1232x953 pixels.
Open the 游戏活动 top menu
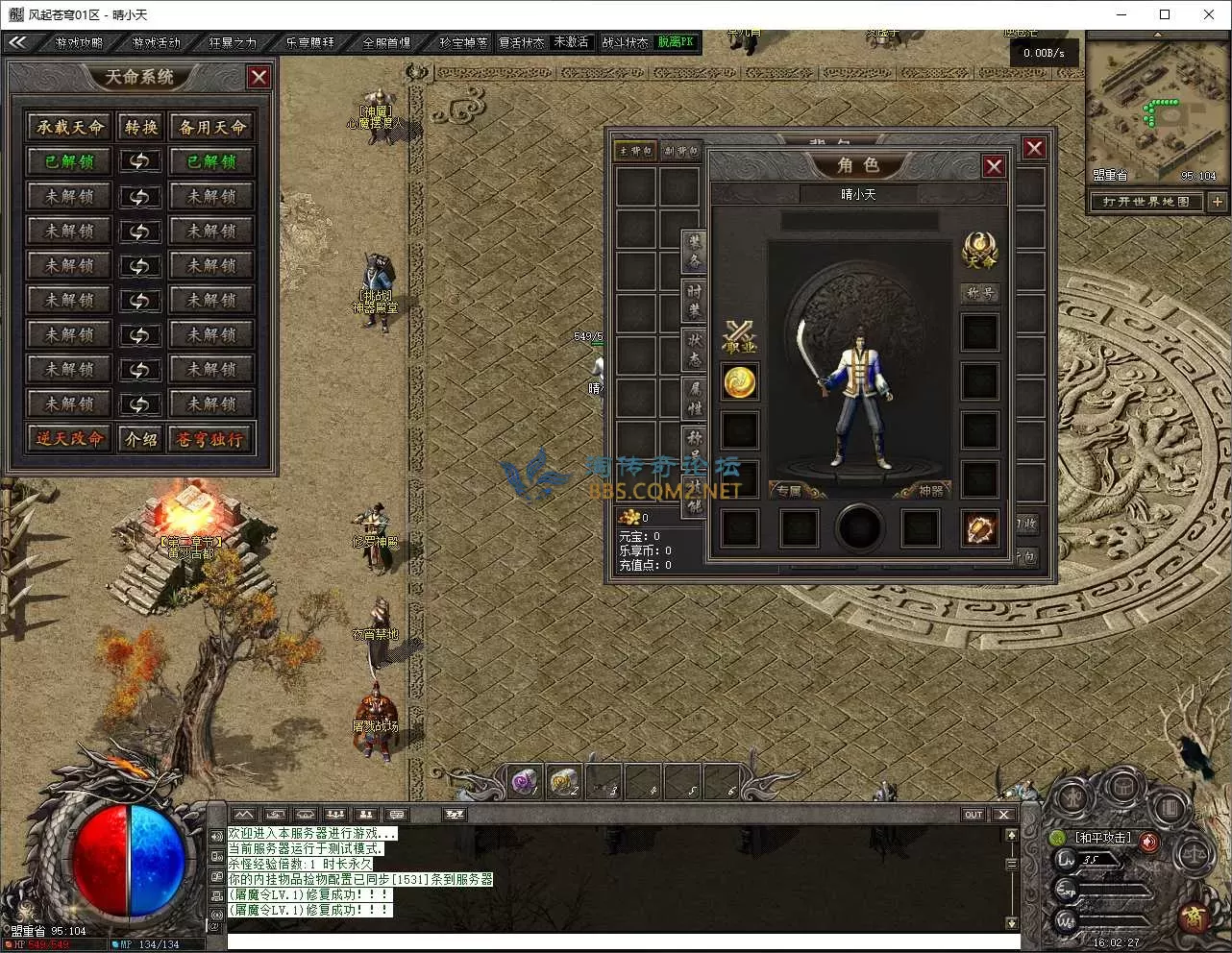(x=156, y=43)
